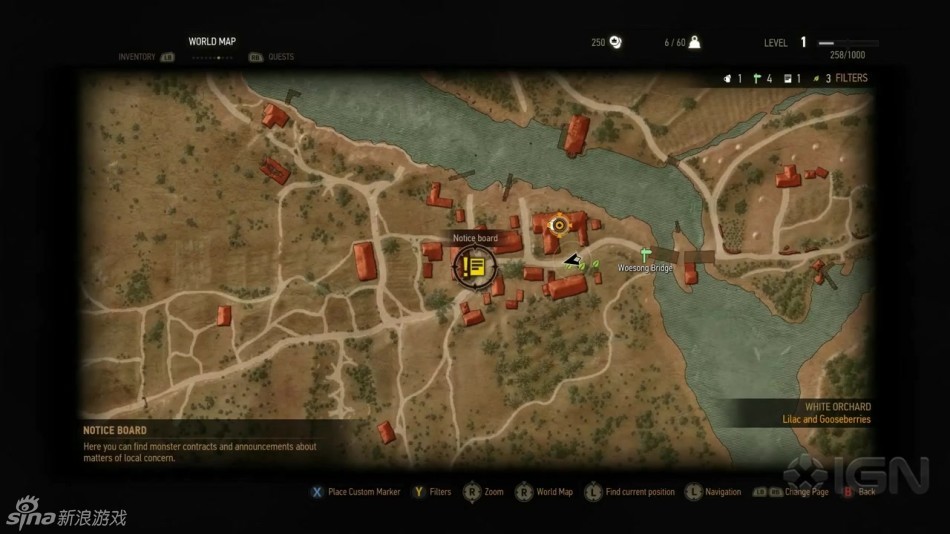
Task: Click the black player position arrow
Action: pos(572,260)
